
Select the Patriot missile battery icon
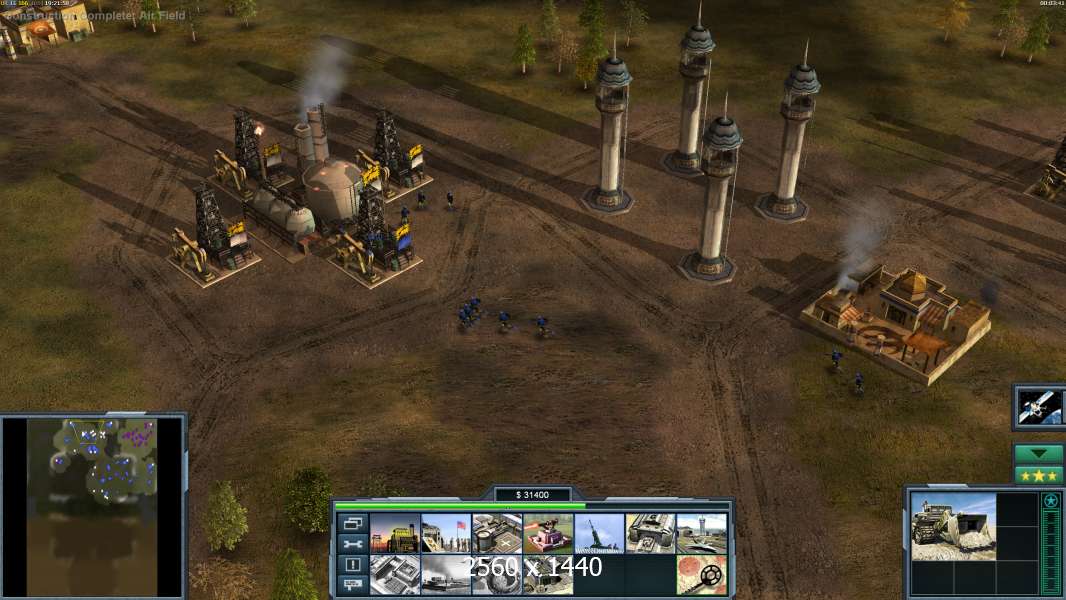(599, 534)
